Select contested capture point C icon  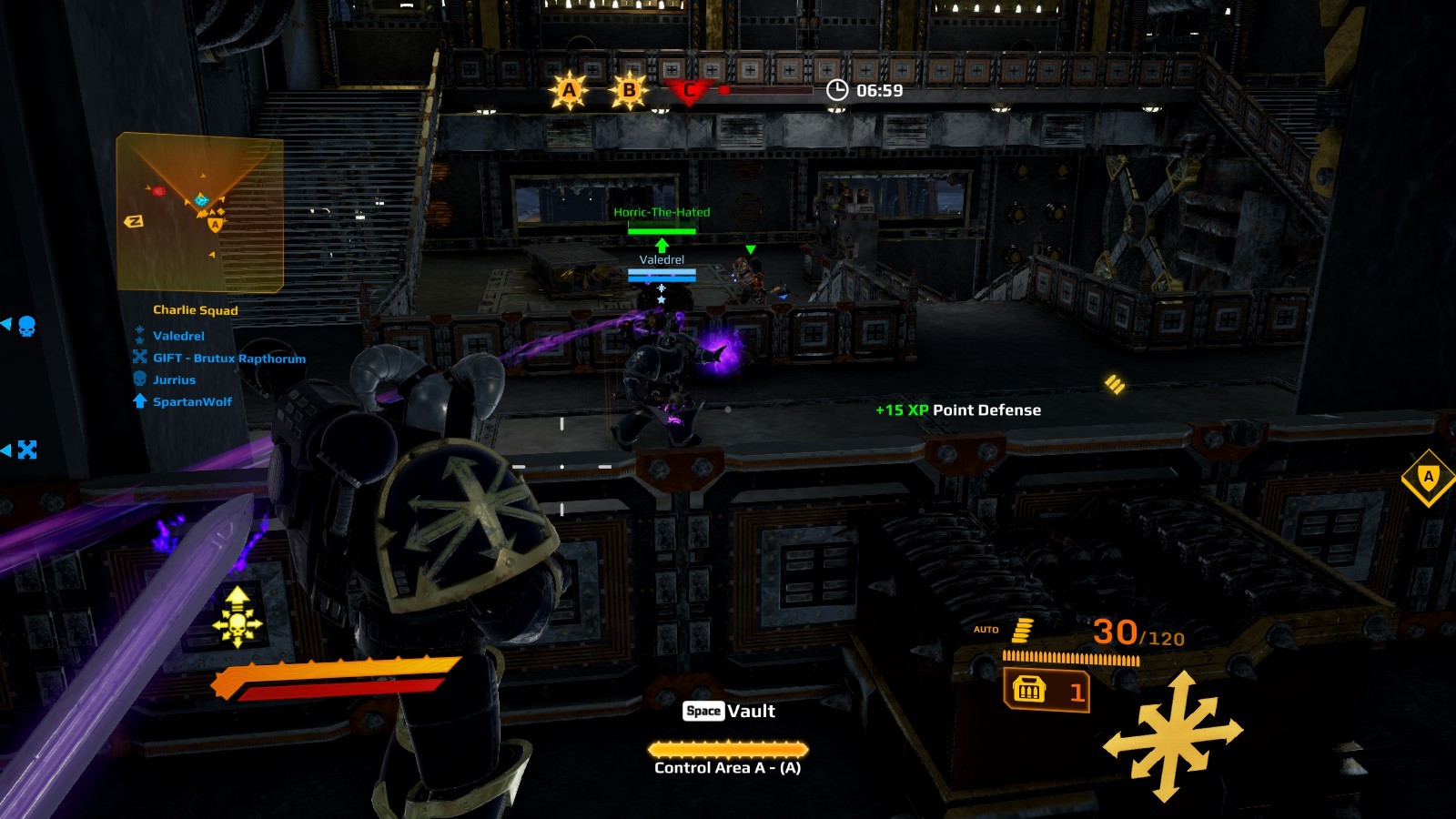(x=689, y=90)
